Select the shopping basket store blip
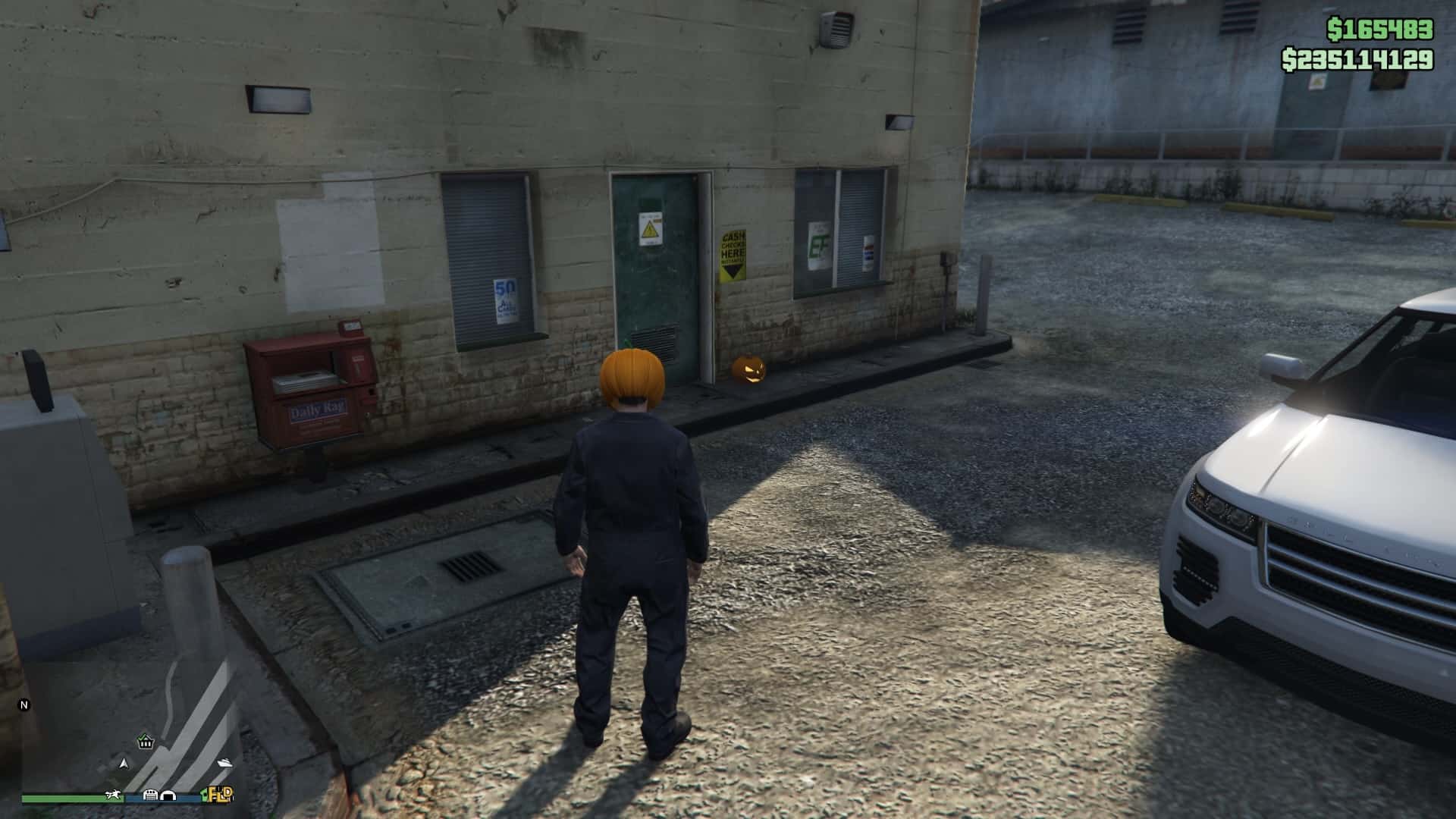The height and width of the screenshot is (819, 1456). click(146, 742)
